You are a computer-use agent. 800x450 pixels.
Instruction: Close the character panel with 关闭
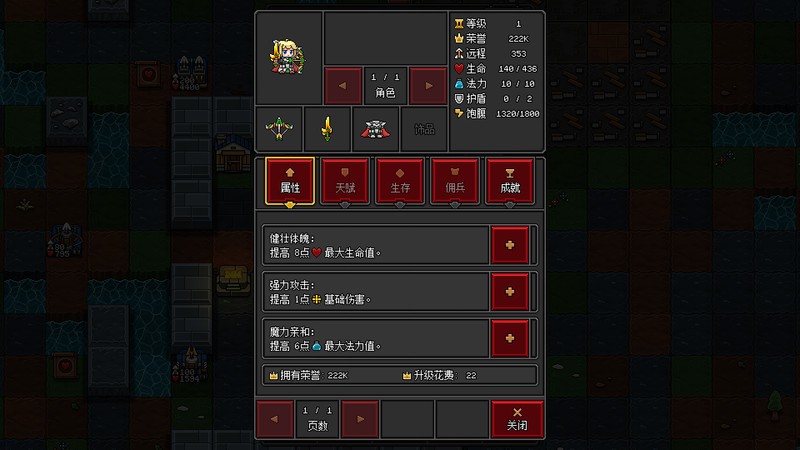pos(517,417)
